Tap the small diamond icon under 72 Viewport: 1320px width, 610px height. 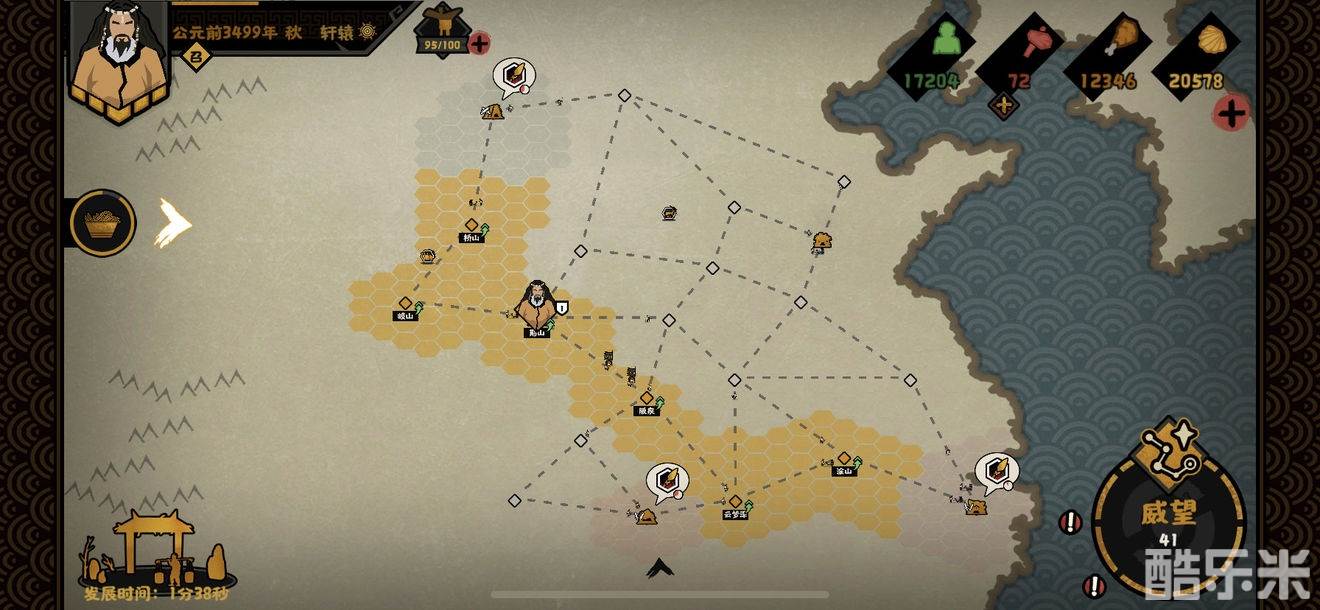click(x=1003, y=103)
